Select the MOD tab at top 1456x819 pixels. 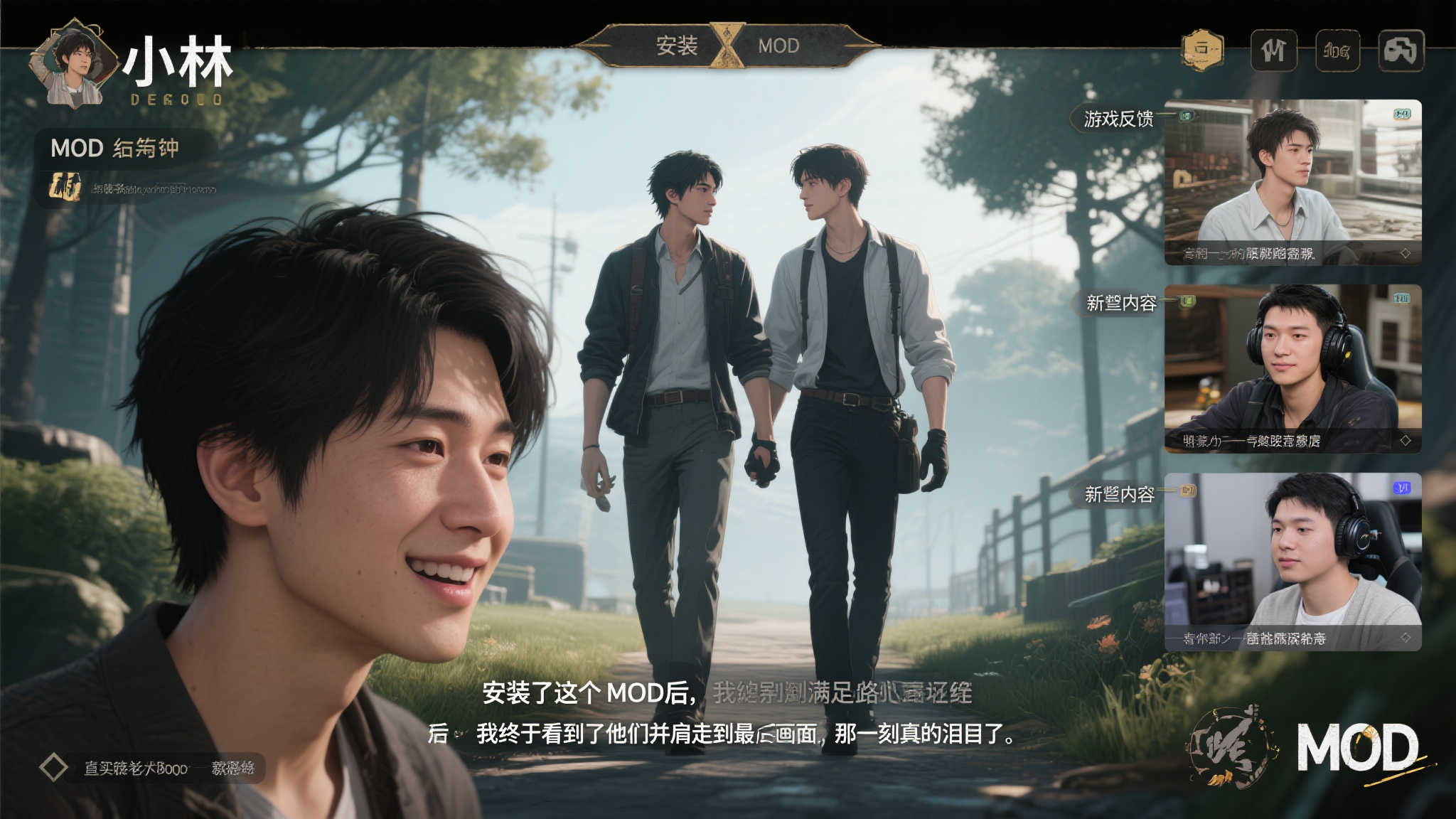778,46
